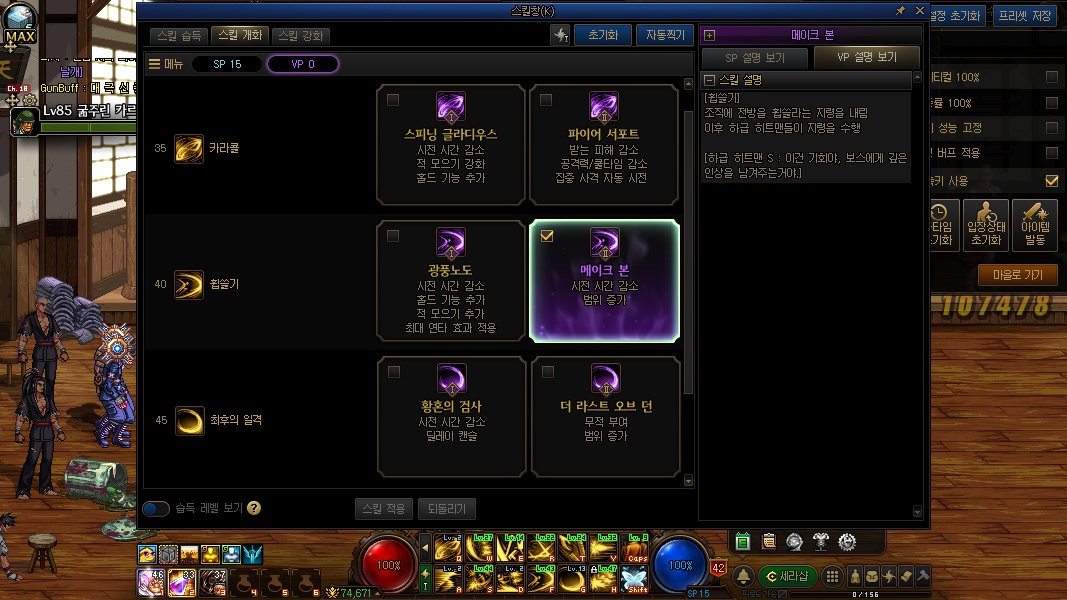Pin the skill window with the pushpin
Viewport: 1067px width, 600px height.
pyautogui.click(x=900, y=10)
